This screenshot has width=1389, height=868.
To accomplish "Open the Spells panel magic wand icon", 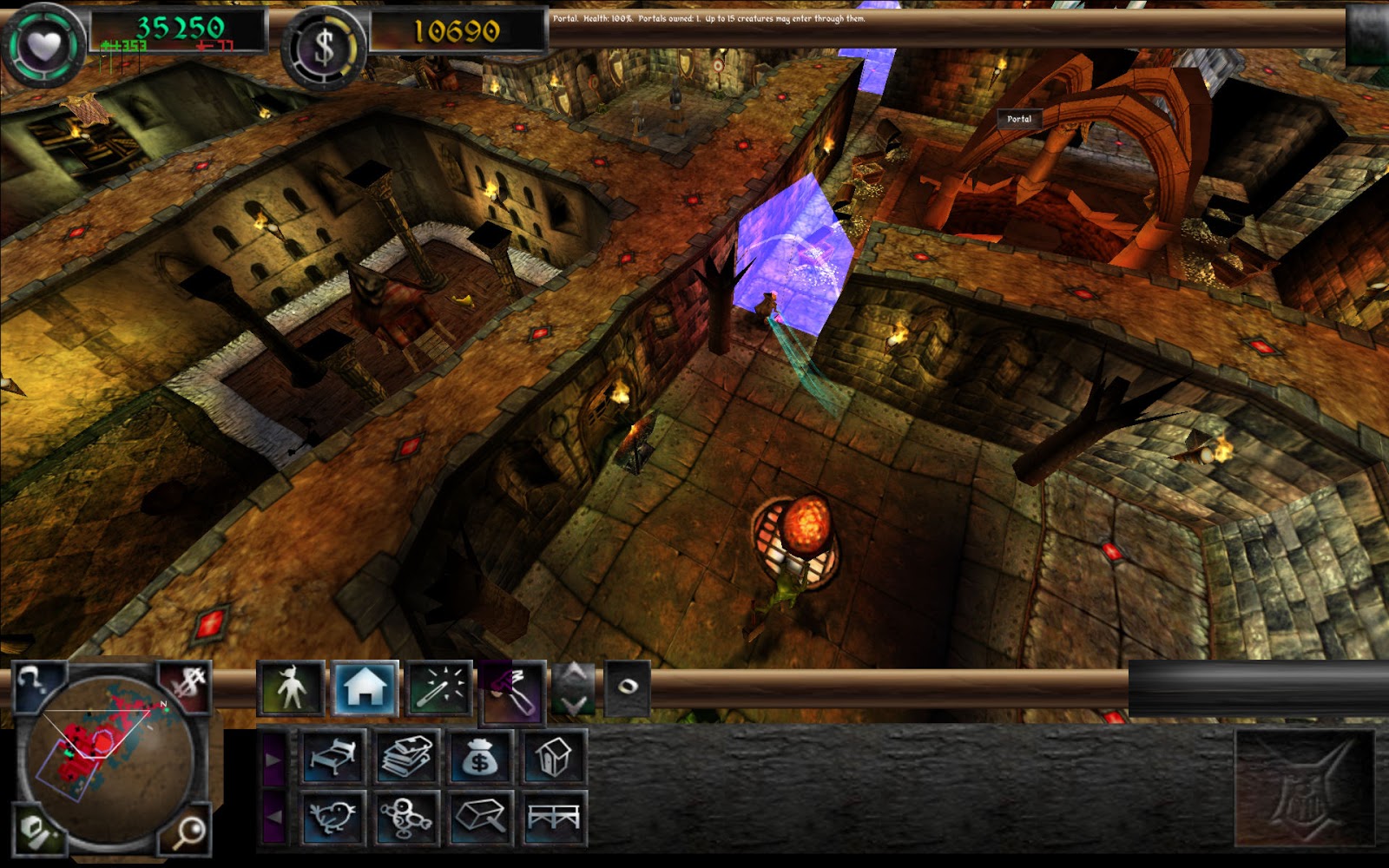I will point(439,687).
